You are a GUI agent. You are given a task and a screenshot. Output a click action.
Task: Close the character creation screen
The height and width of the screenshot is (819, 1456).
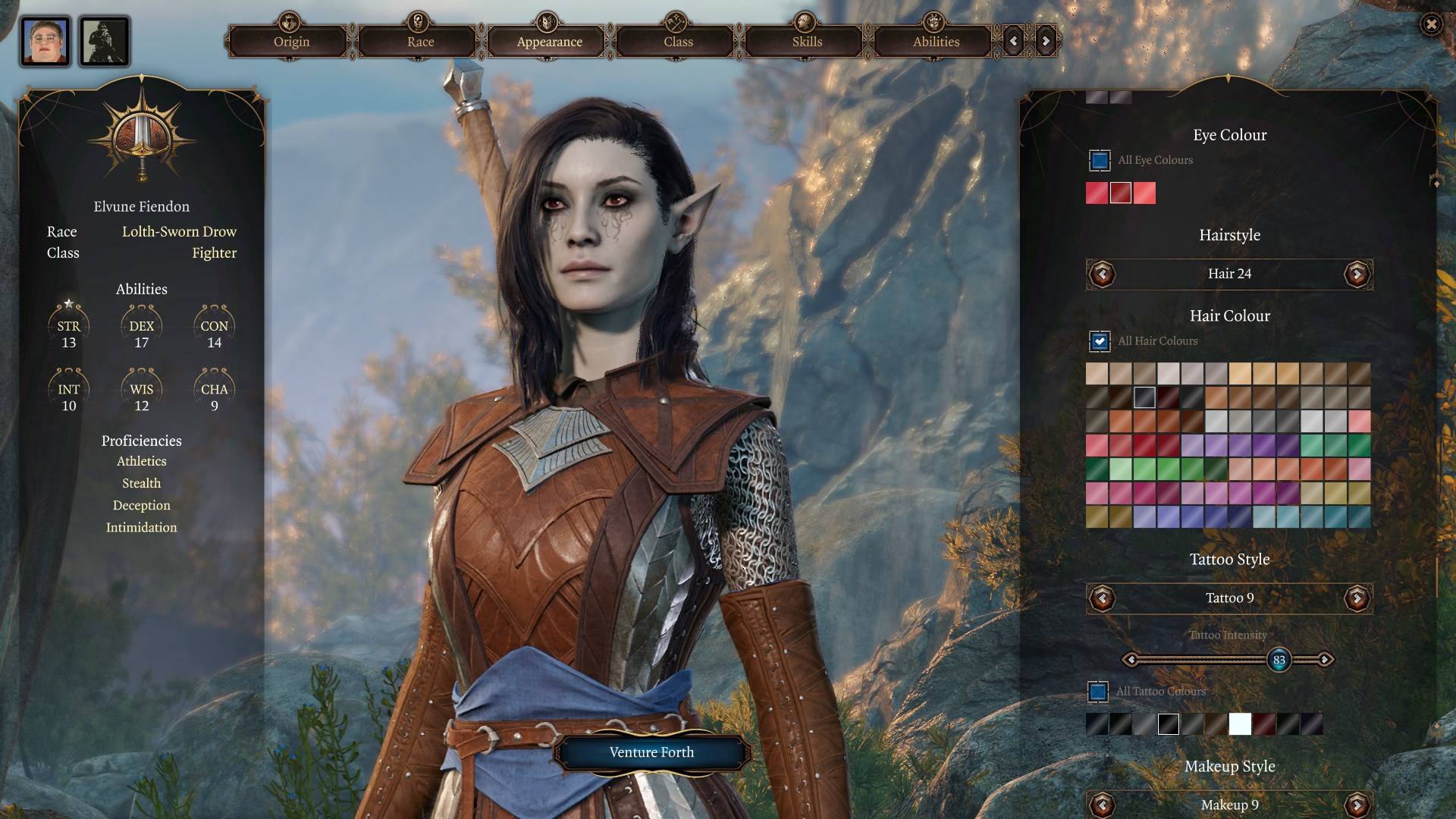(x=1431, y=25)
